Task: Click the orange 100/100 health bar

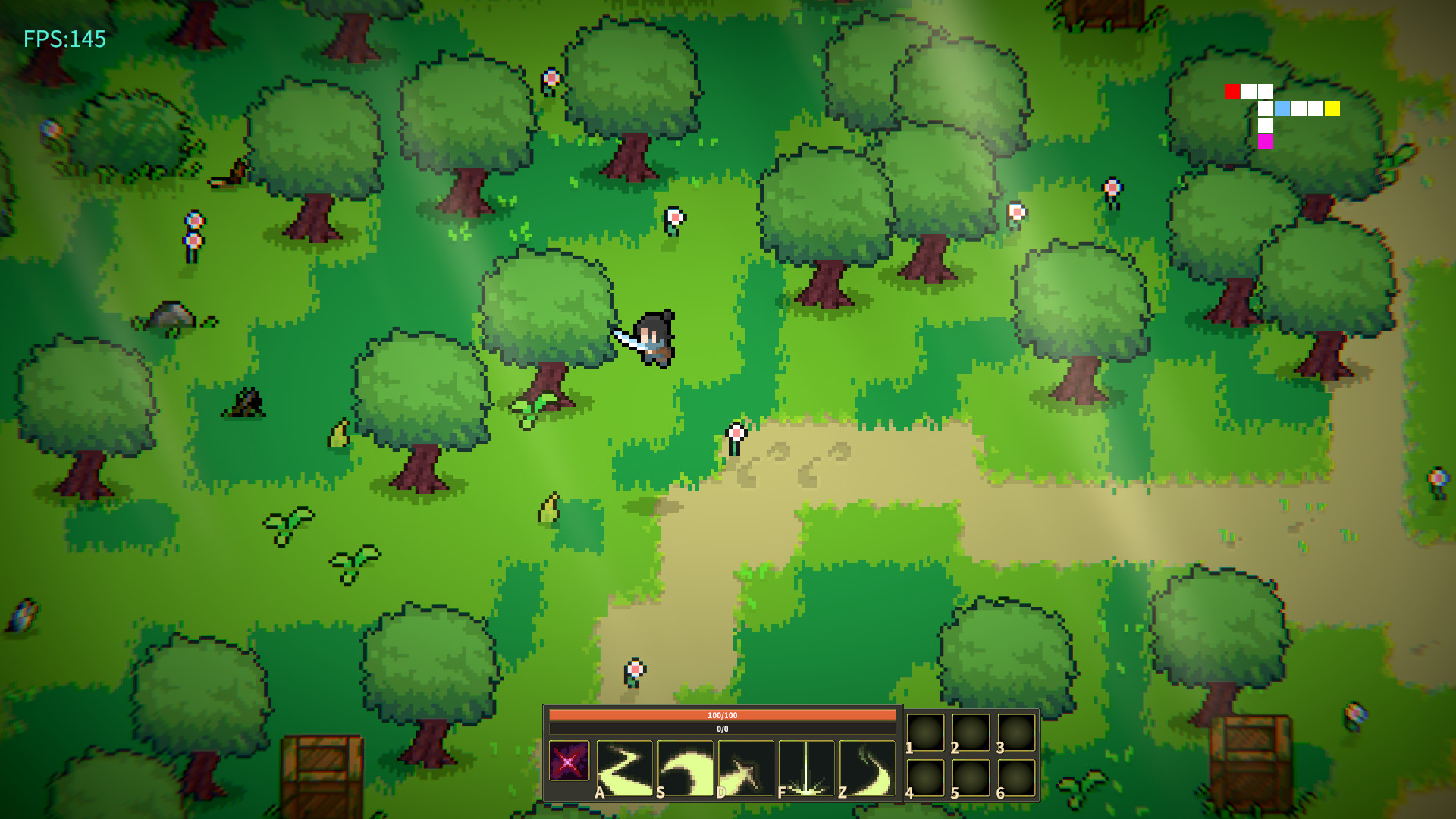Action: [723, 714]
